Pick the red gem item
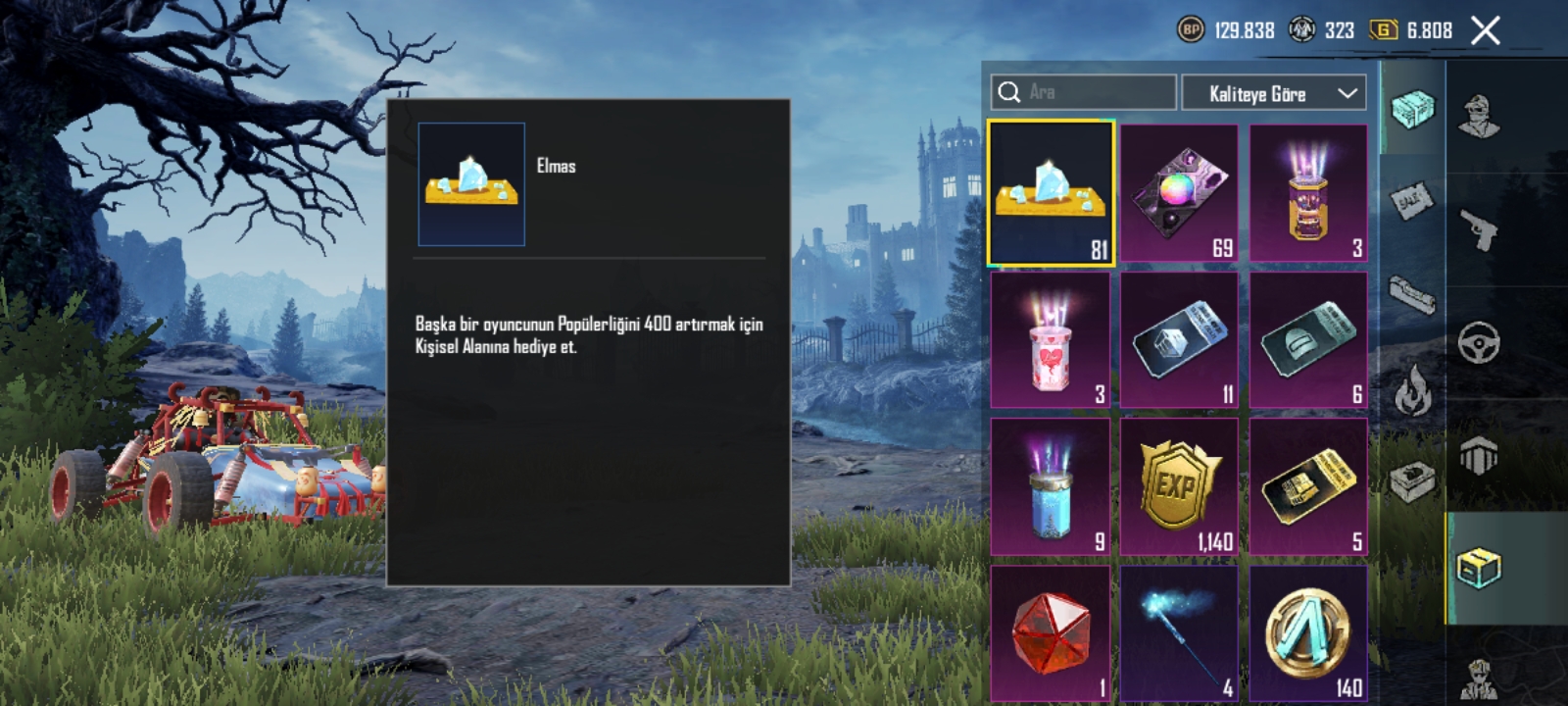Image resolution: width=1568 pixels, height=706 pixels. [1051, 632]
